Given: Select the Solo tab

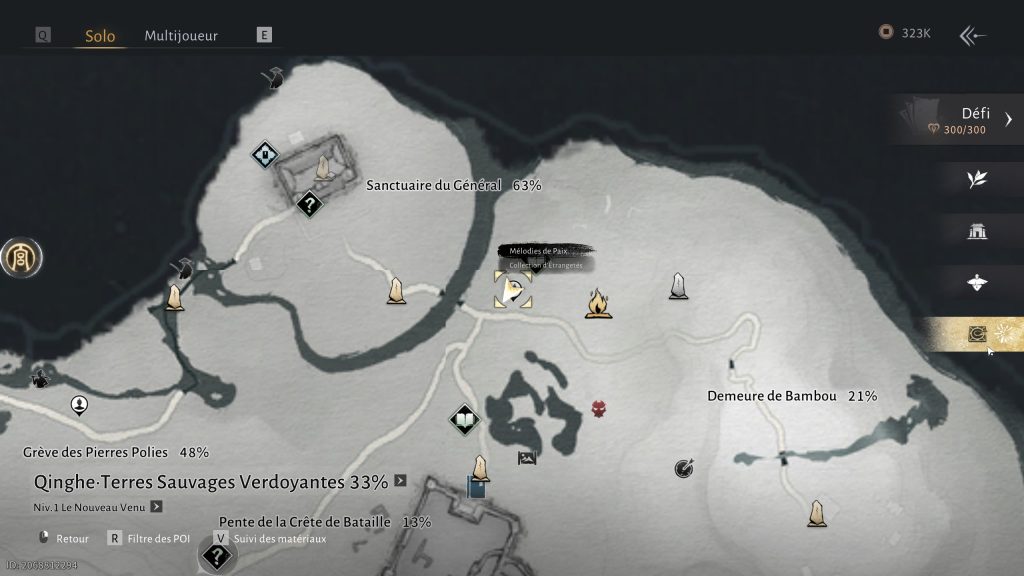Looking at the screenshot, I should (98, 36).
